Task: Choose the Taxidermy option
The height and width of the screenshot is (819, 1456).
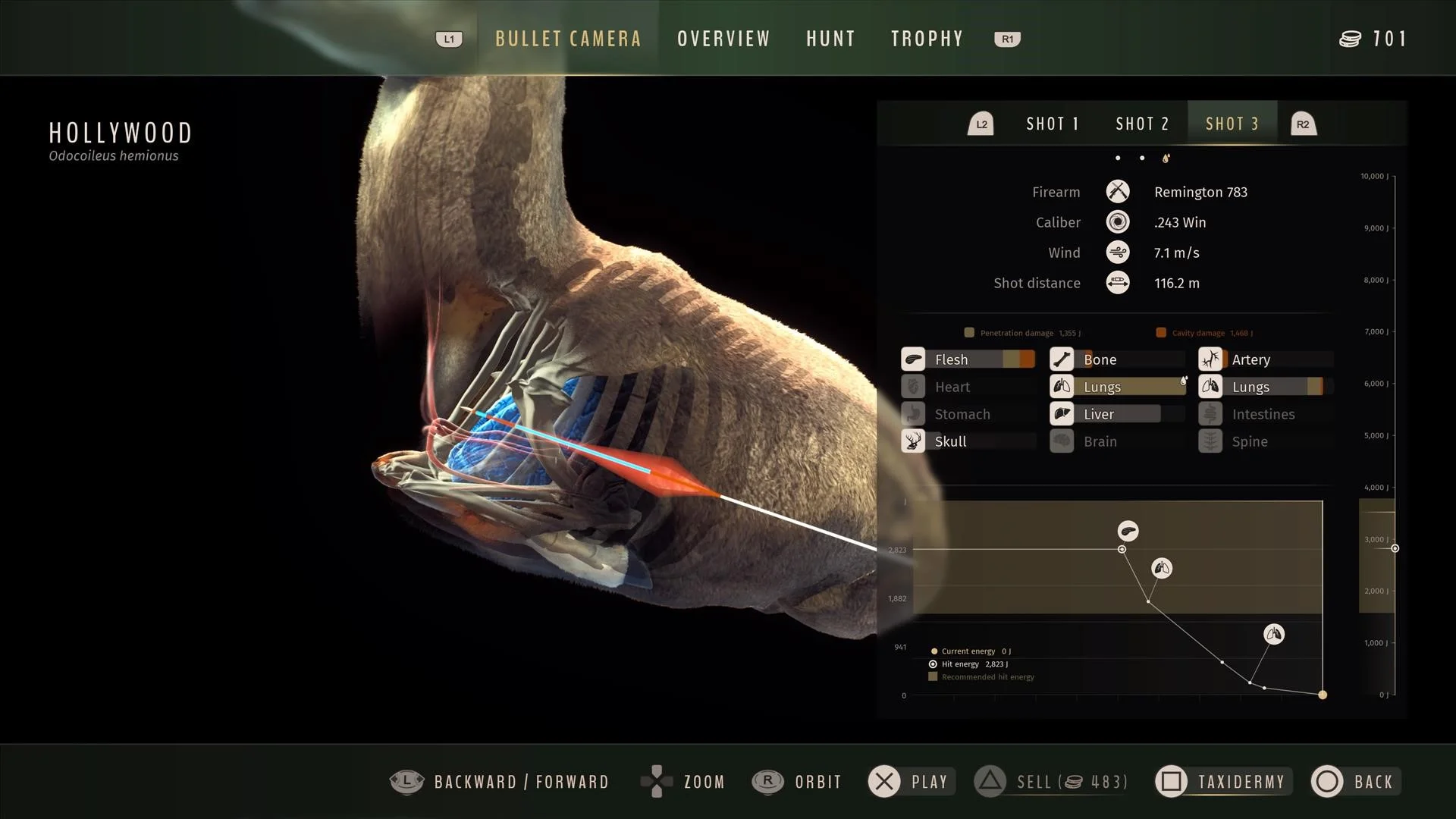Action: coord(1222,781)
